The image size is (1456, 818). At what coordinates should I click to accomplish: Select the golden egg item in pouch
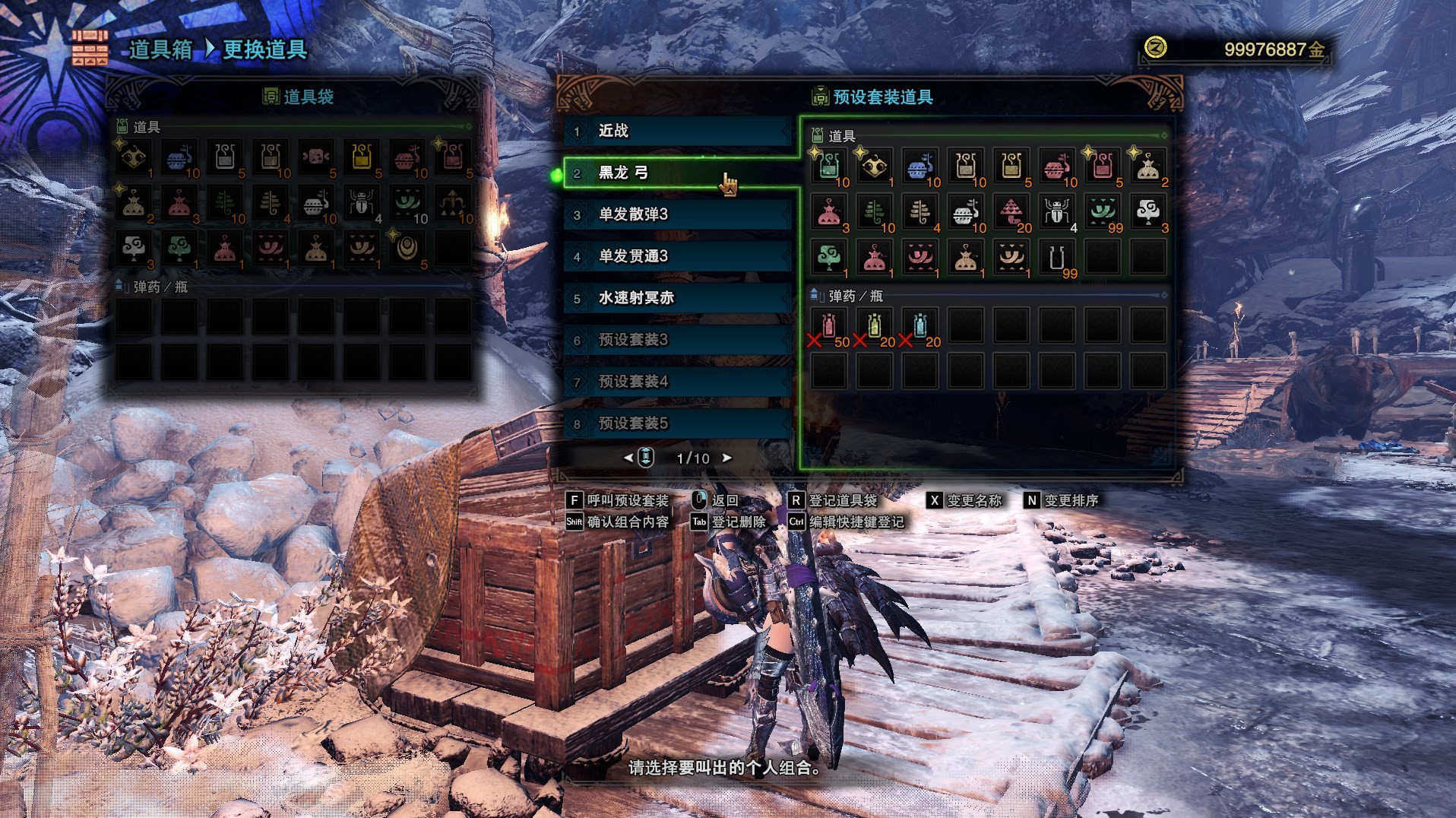(x=407, y=249)
